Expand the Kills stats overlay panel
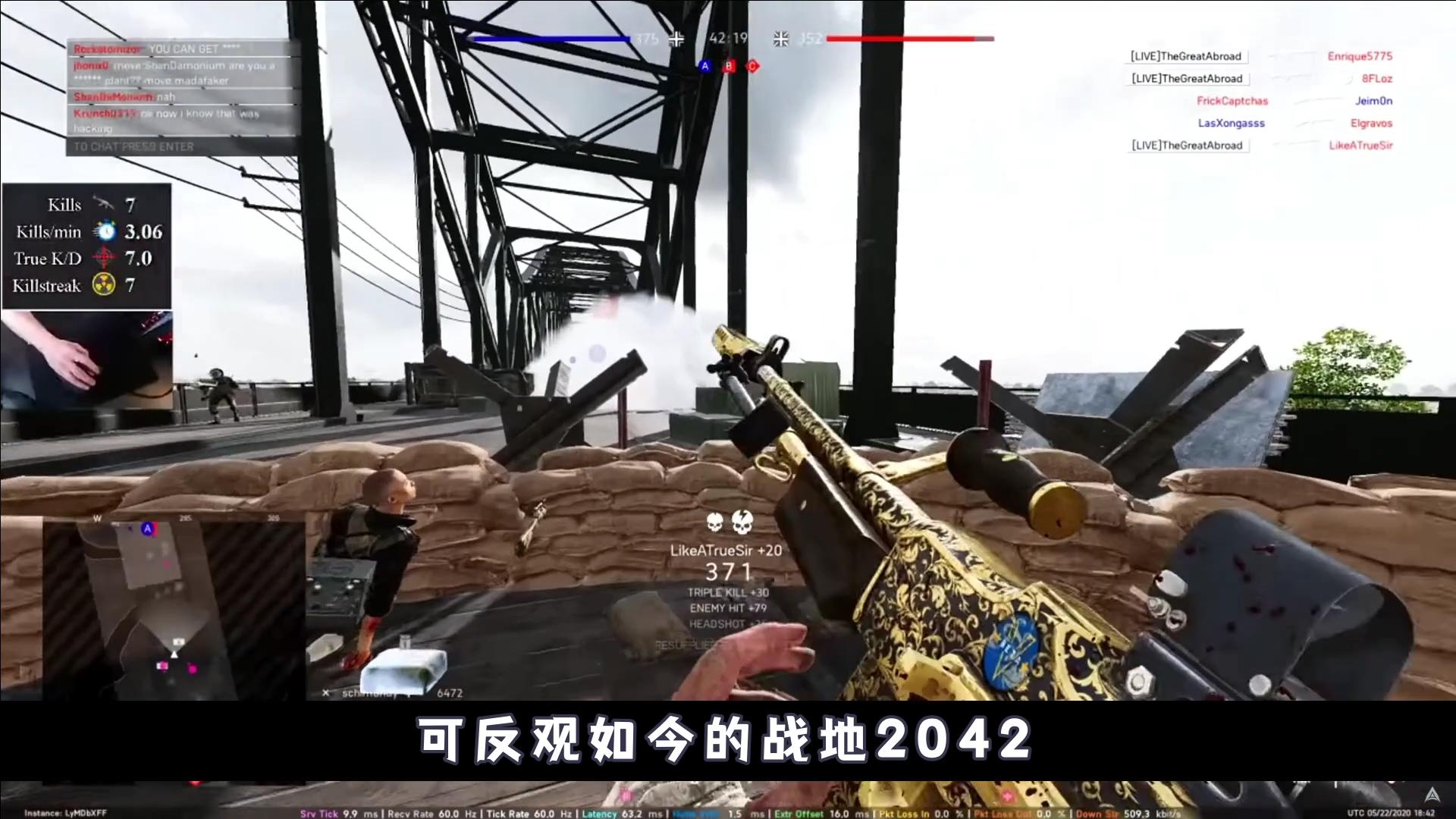This screenshot has height=819, width=1456. (87, 244)
